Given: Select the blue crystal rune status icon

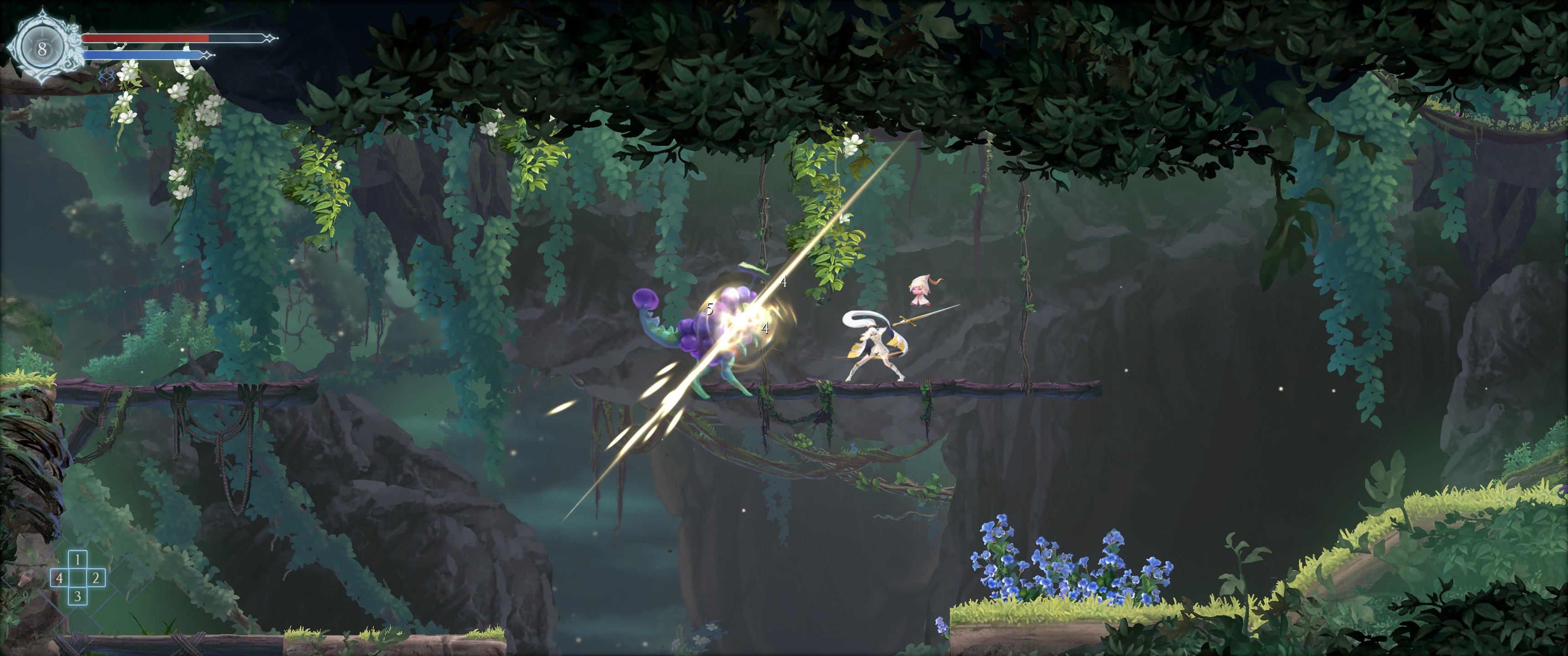Looking at the screenshot, I should tap(107, 75).
